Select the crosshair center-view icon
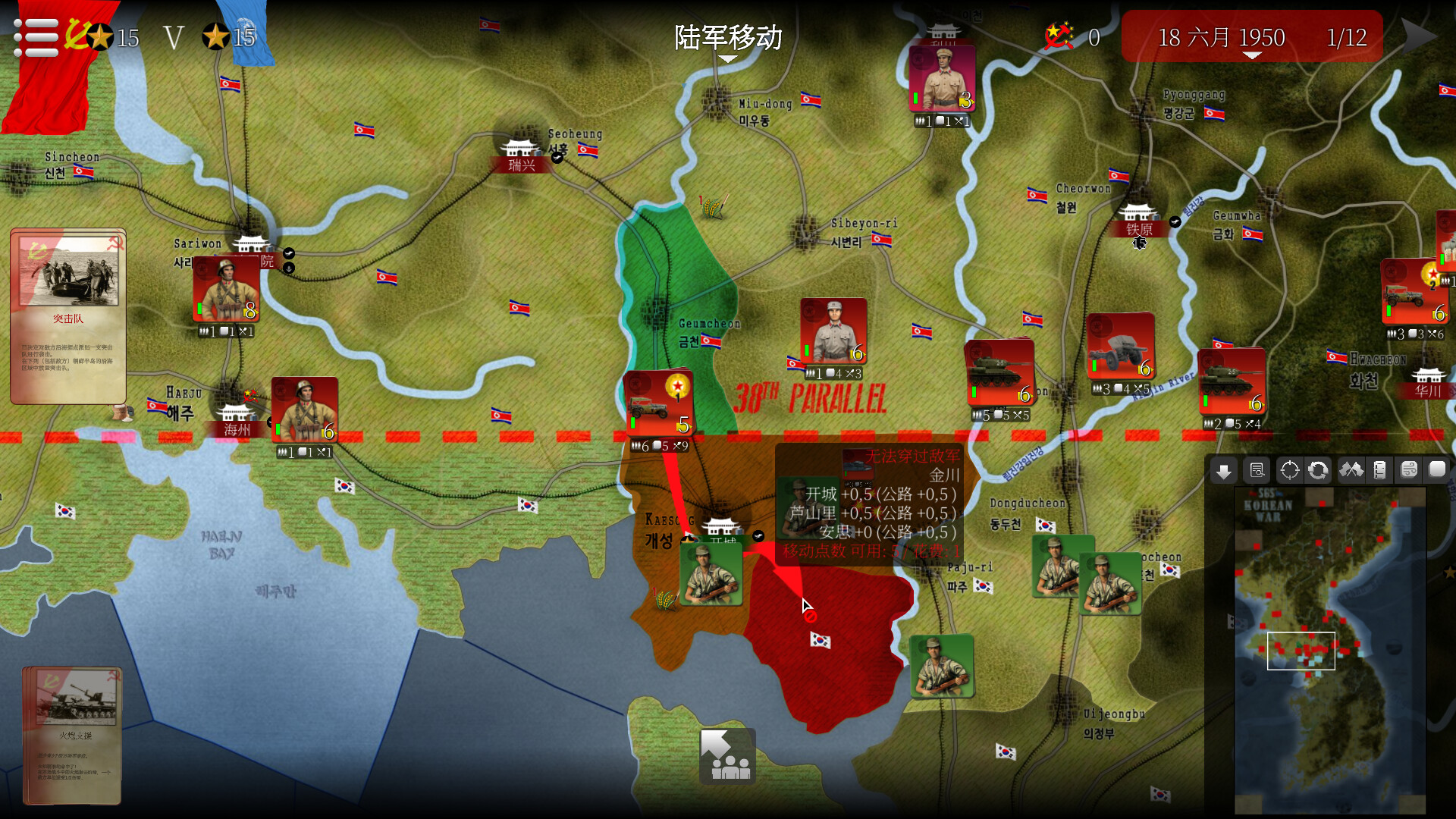This screenshot has width=1456, height=819. click(1288, 470)
